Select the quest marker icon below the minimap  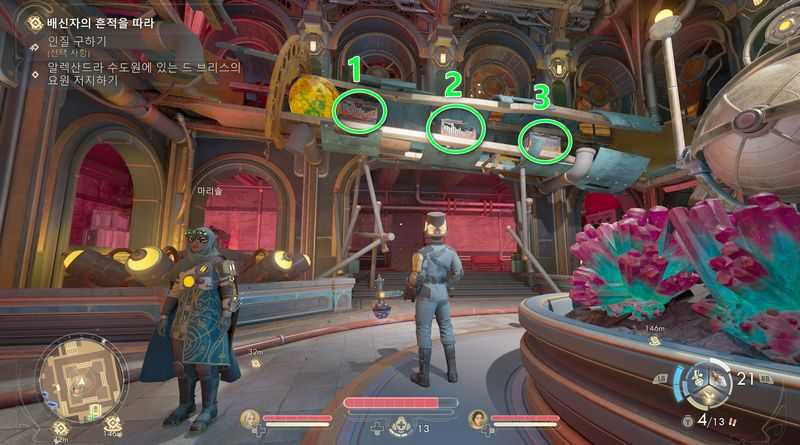[58, 427]
